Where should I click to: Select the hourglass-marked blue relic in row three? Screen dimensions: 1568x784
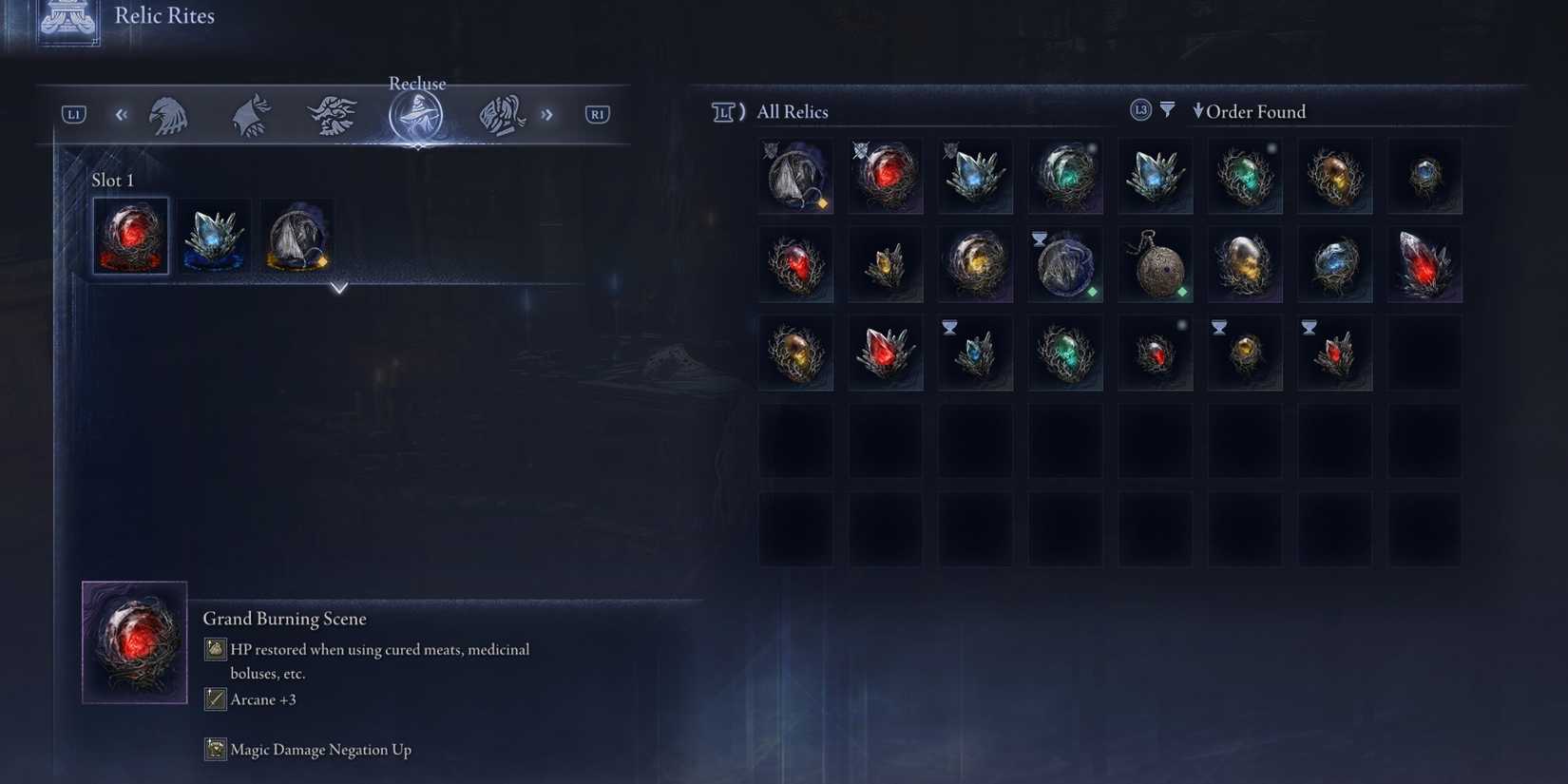pos(975,352)
